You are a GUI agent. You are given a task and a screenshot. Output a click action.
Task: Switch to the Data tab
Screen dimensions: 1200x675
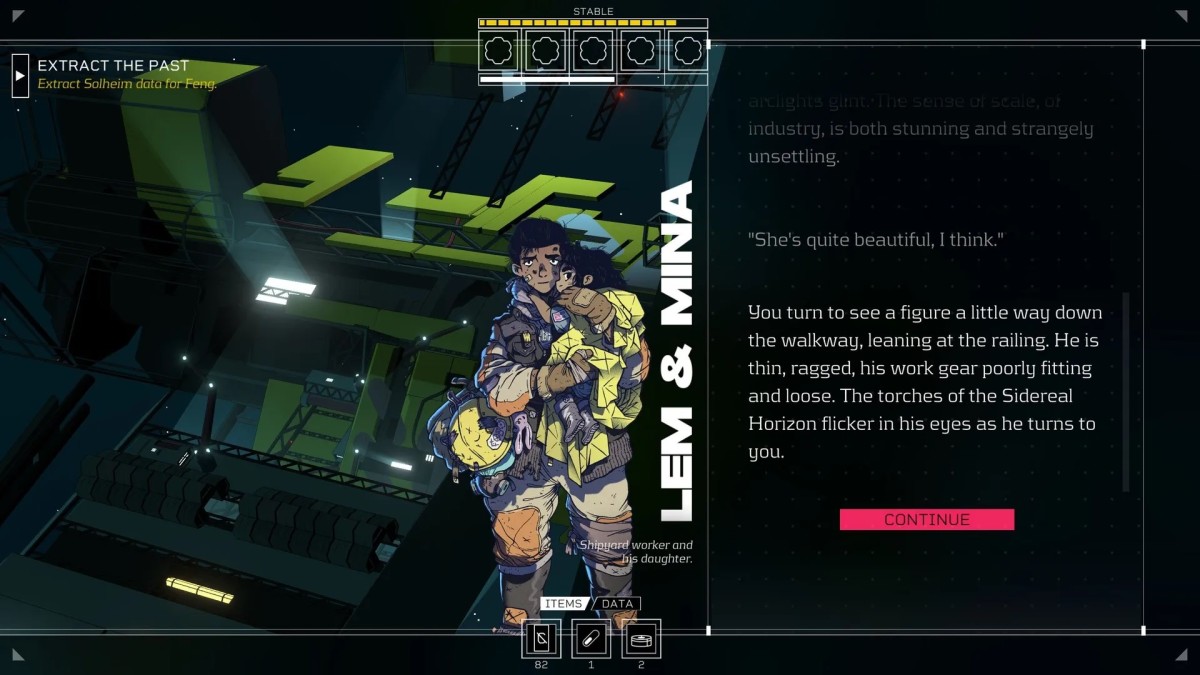click(x=618, y=604)
